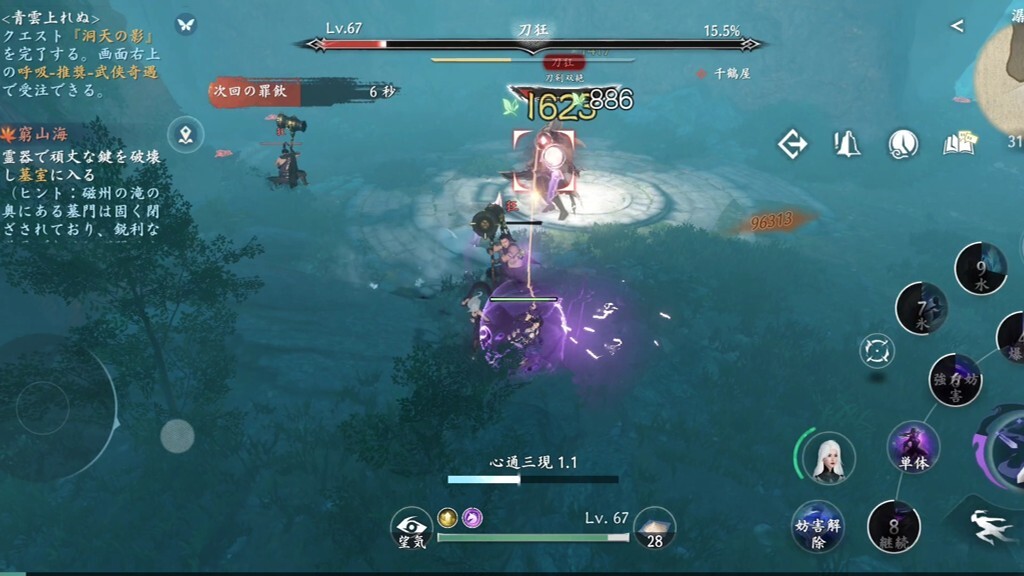Use the consumable item with 28 remaining
The height and width of the screenshot is (576, 1024).
tap(655, 527)
